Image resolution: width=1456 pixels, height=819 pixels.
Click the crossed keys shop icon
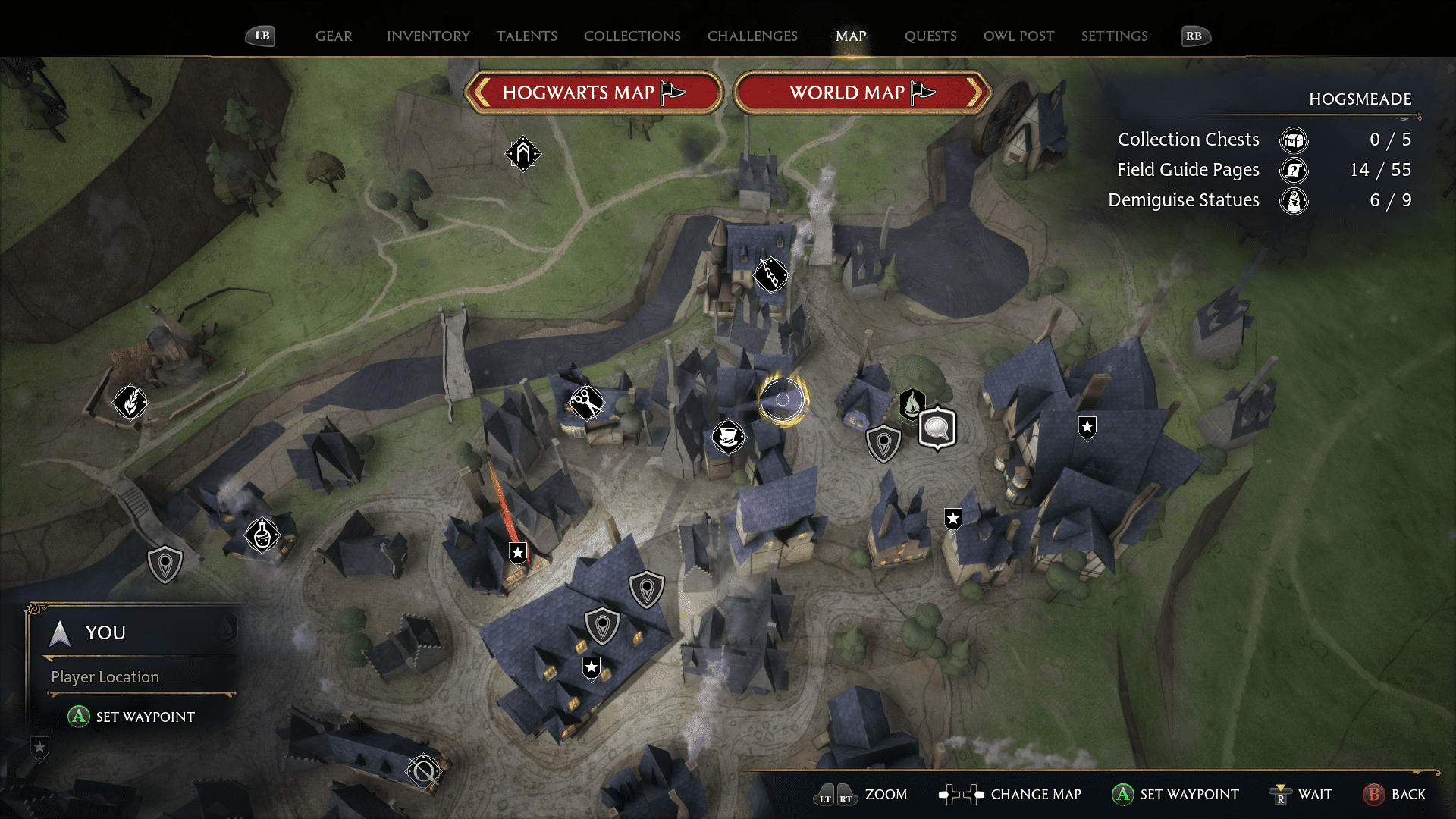tap(585, 402)
